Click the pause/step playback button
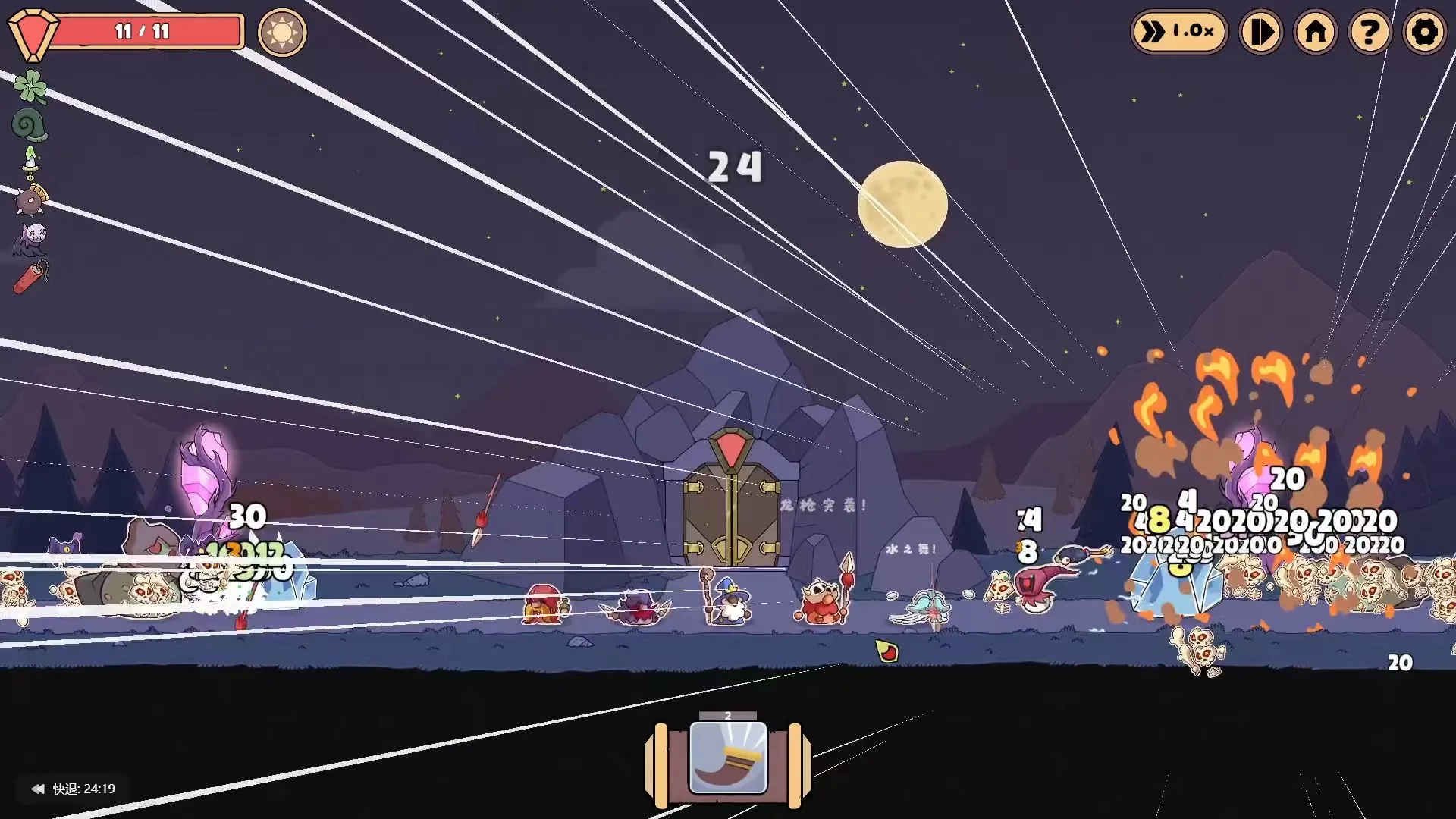 1260,32
